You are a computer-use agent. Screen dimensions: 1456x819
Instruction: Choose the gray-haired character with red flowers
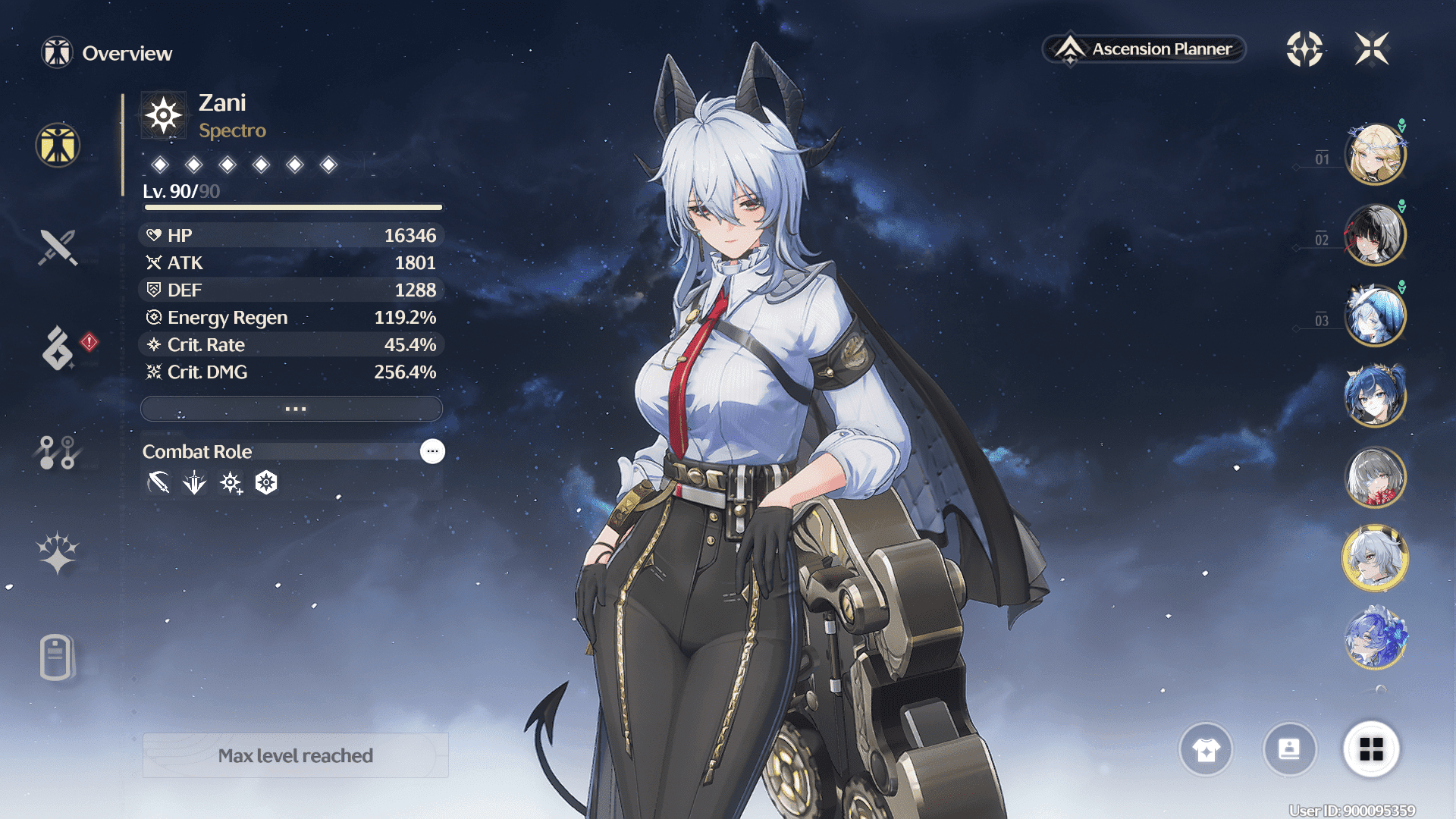pyautogui.click(x=1375, y=477)
